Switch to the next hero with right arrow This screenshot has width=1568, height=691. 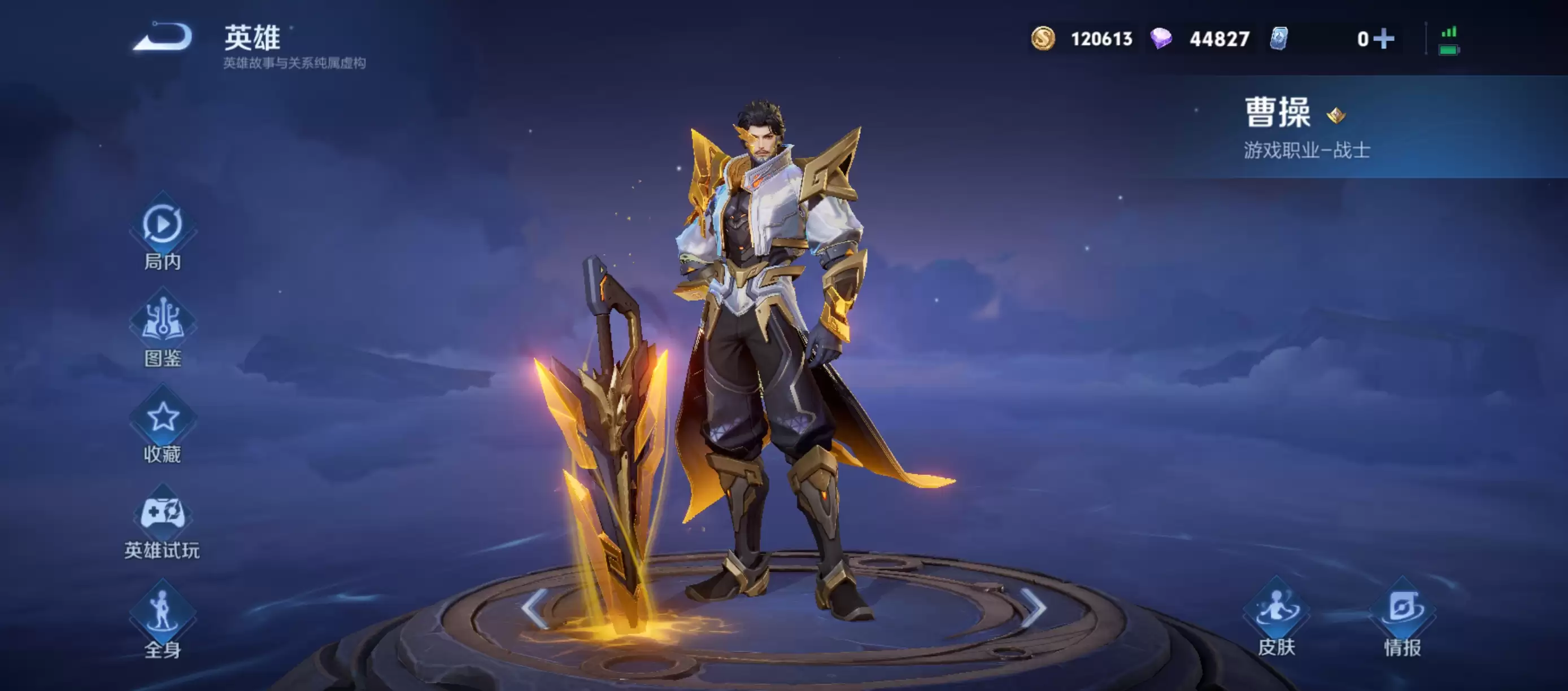(1033, 607)
